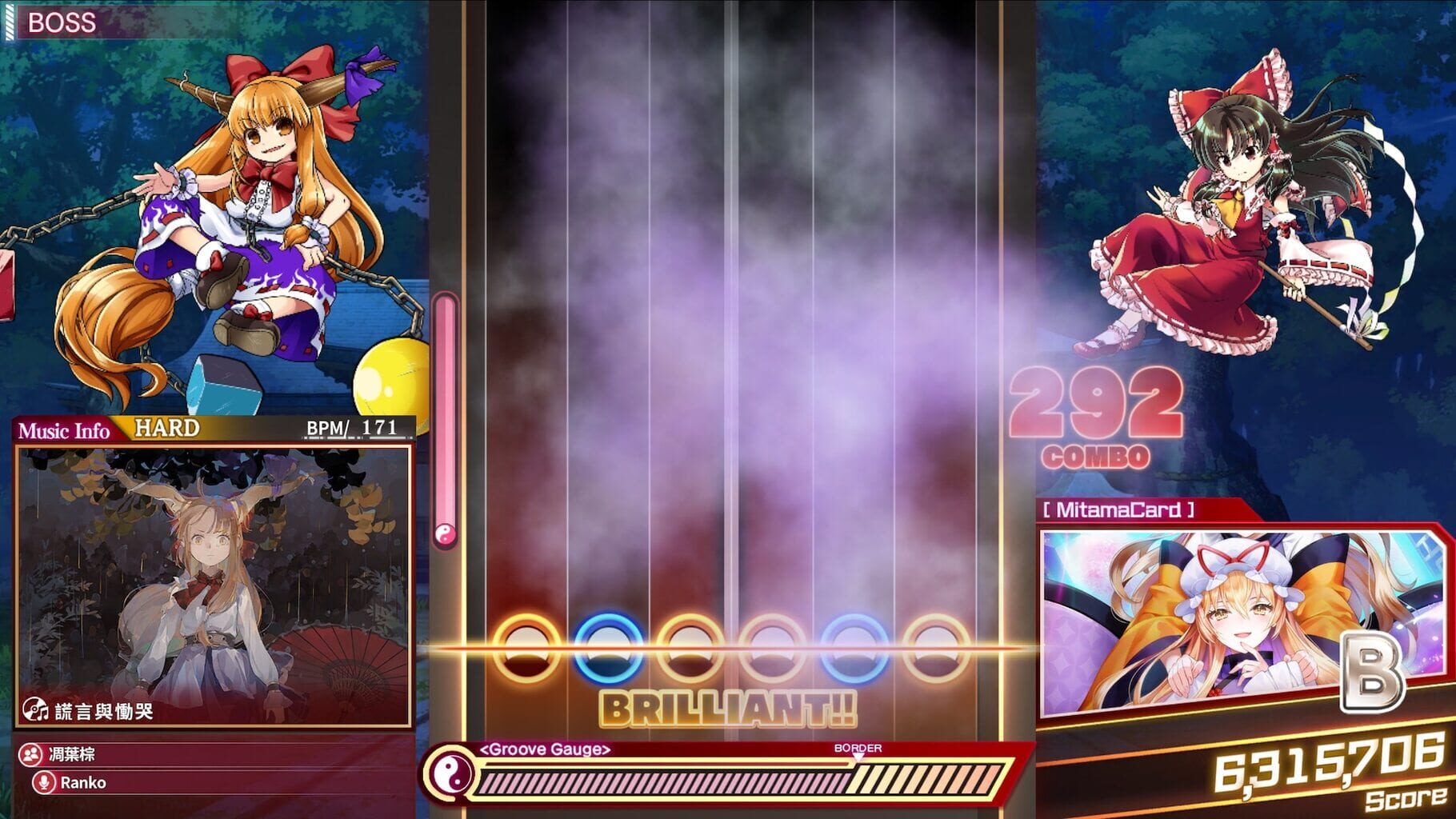Toggle the HARD difficulty indicator
Viewport: 1456px width, 819px height.
coord(166,428)
